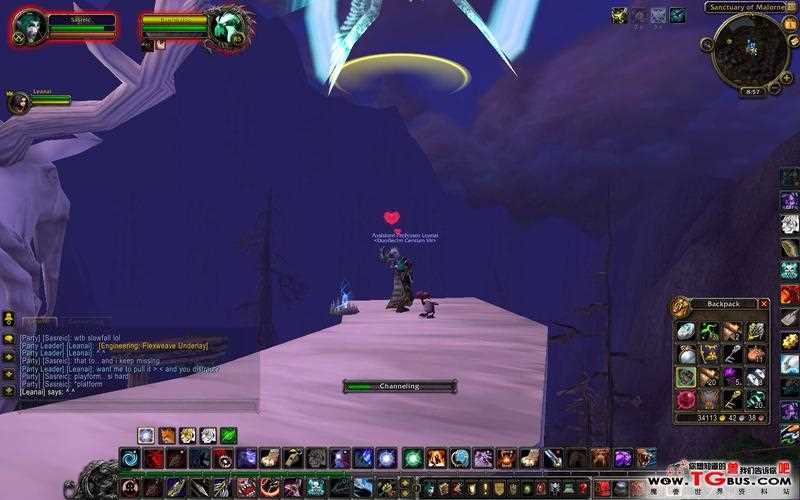
Task: Click the clock under the minimap
Action: click(750, 91)
